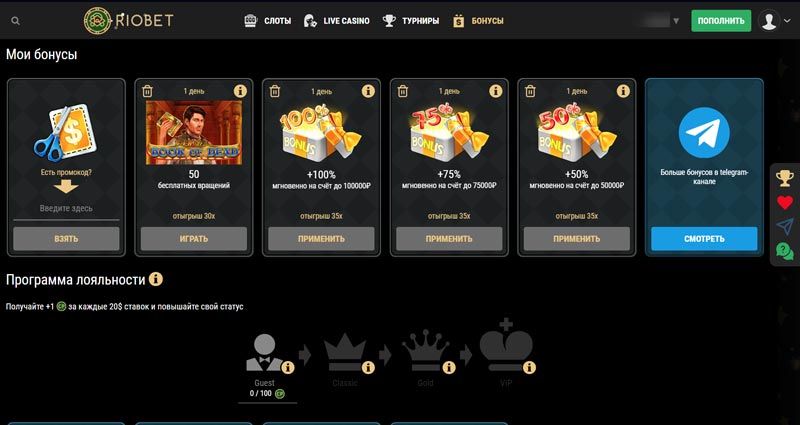Click the green Пополнить deposit button
Viewport: 800px width, 425px height.
[720, 20]
